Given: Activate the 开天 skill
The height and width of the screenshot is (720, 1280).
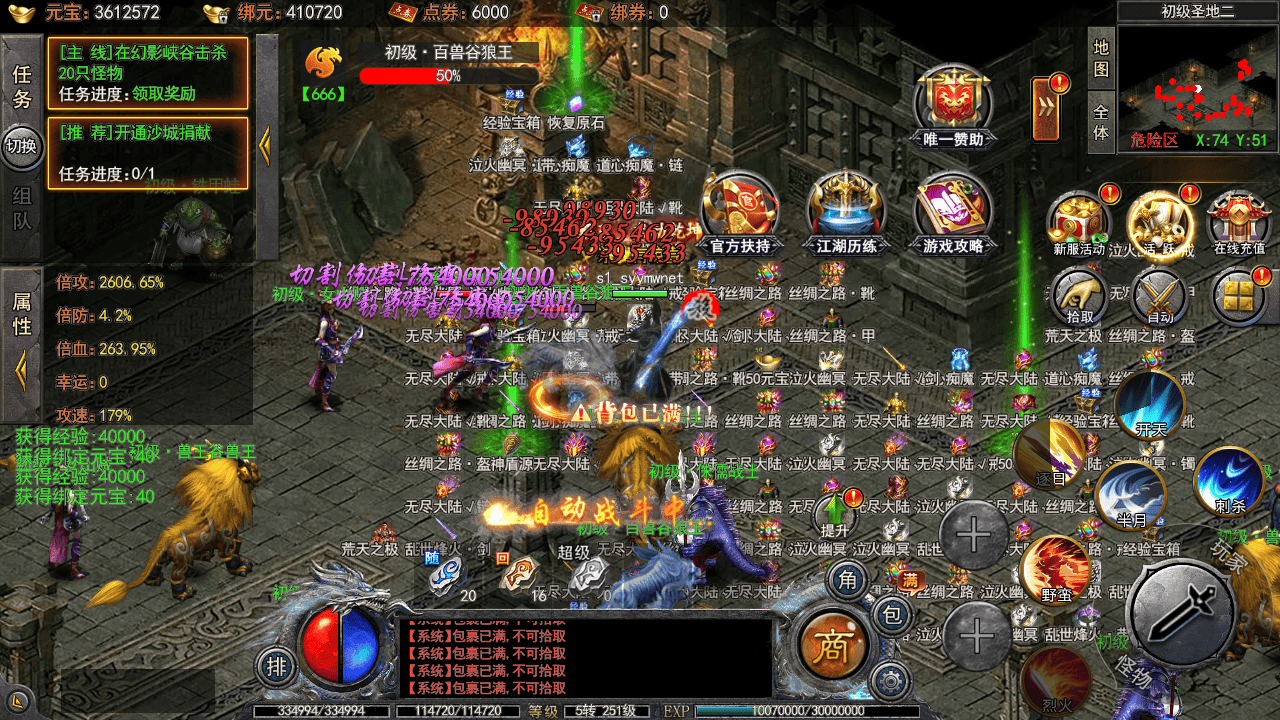Looking at the screenshot, I should [1150, 404].
